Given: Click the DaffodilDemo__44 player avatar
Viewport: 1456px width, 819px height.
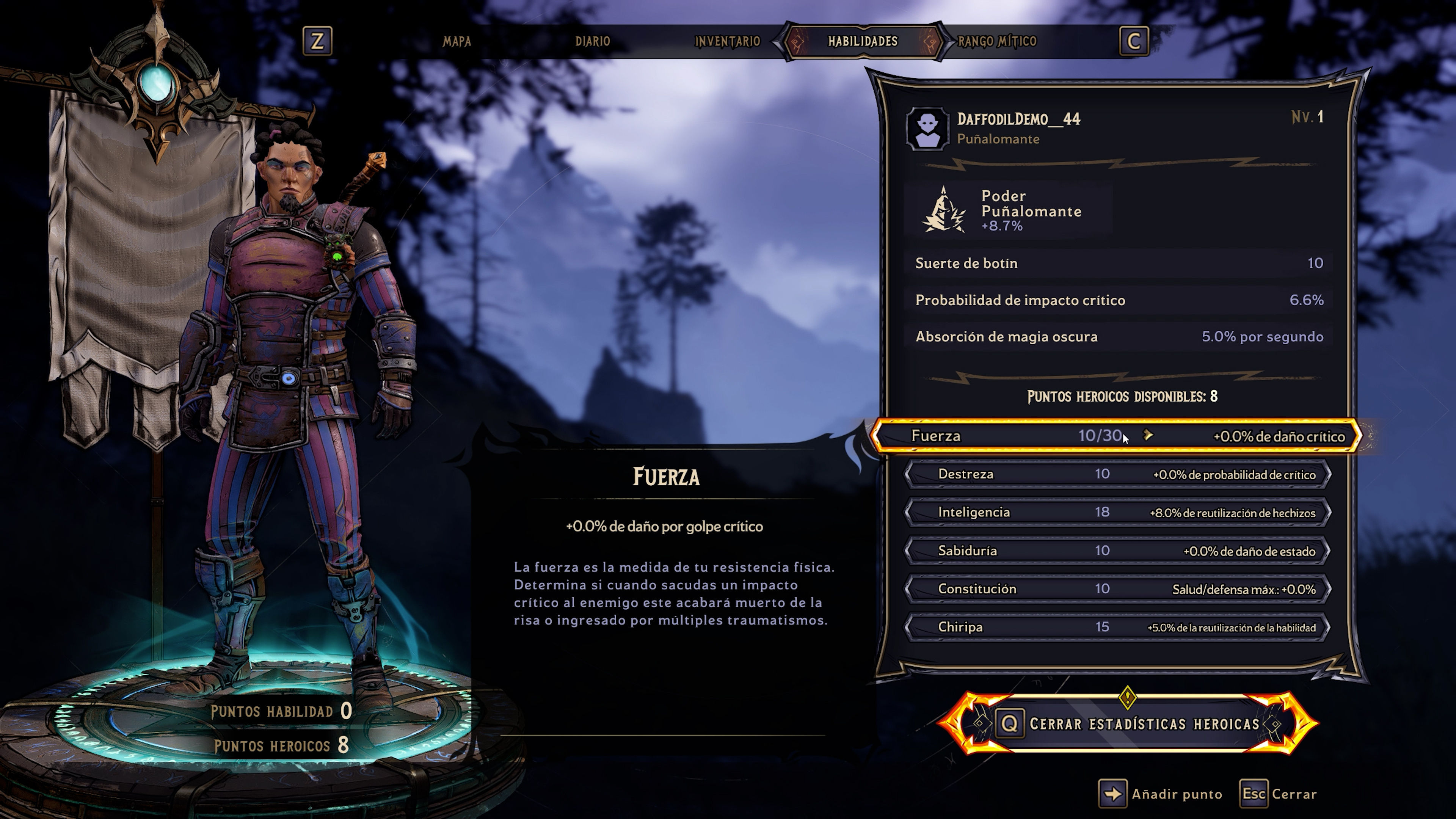Looking at the screenshot, I should pos(927,129).
